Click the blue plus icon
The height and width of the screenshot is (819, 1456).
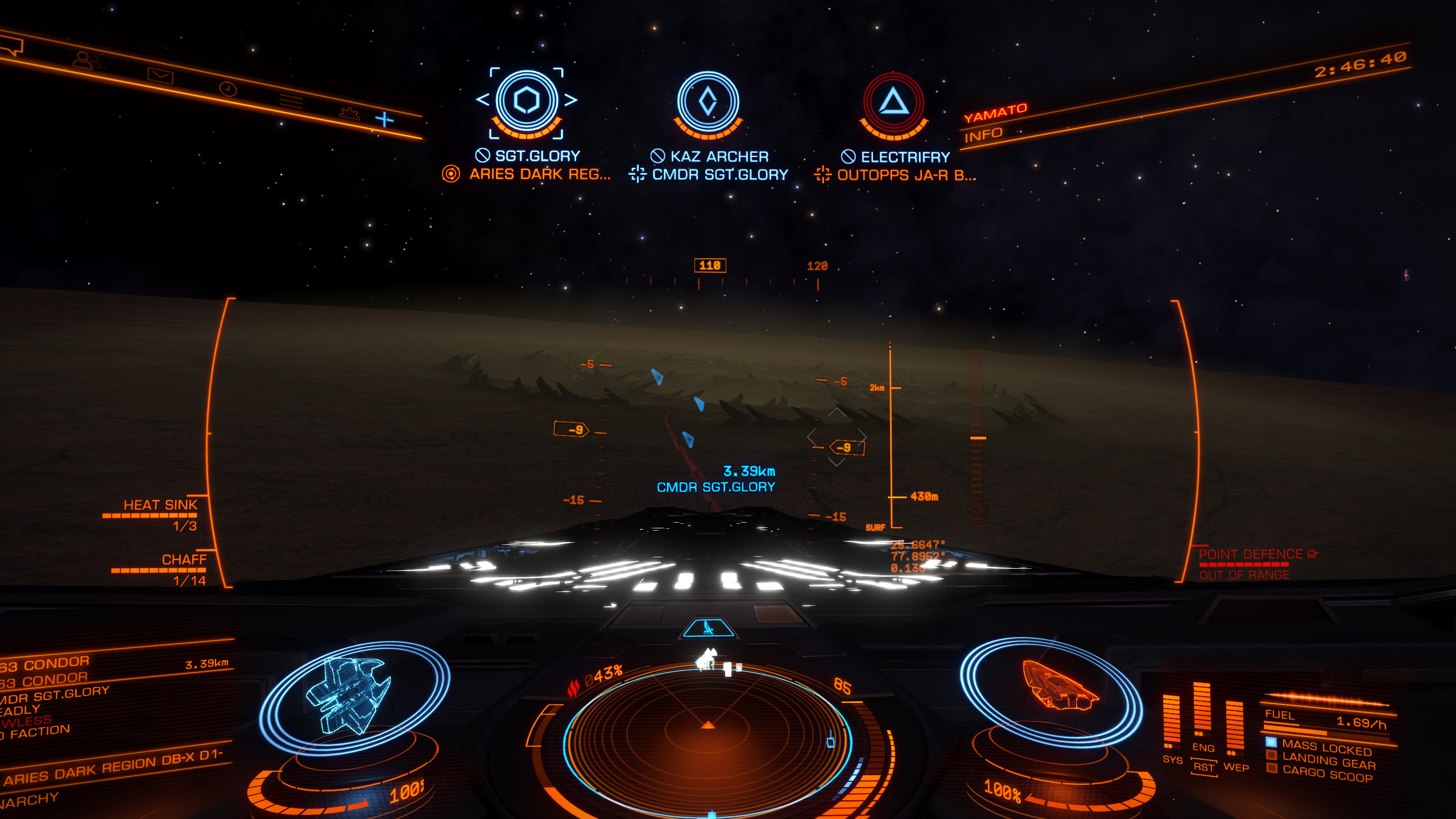[x=384, y=119]
